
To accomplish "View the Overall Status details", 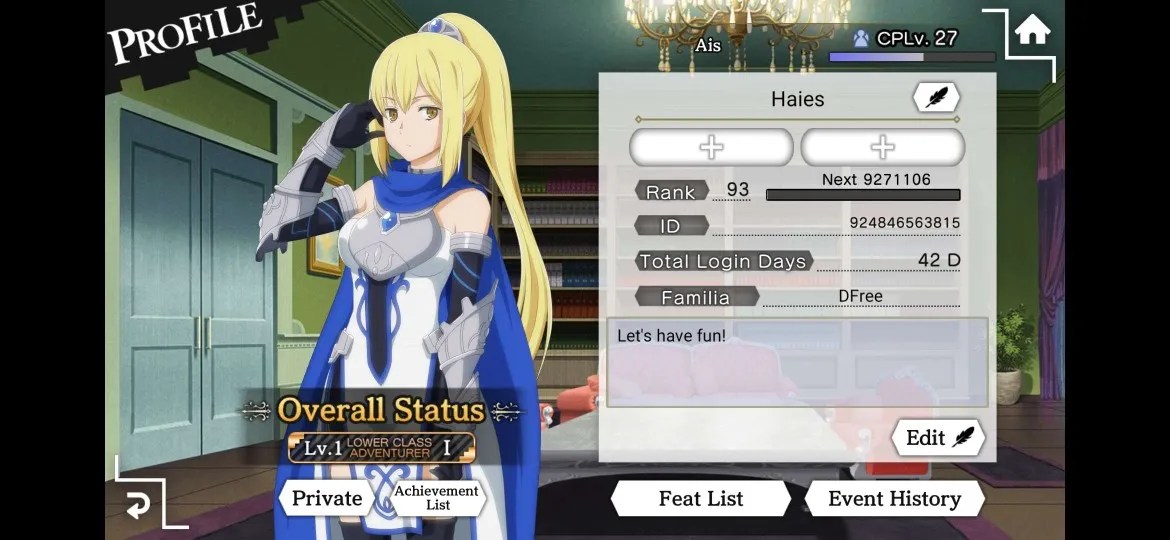I will point(381,411).
